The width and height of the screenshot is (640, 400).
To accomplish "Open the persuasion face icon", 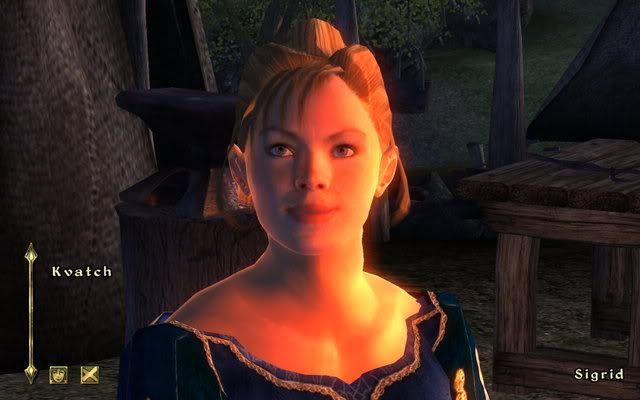I will click(59, 375).
